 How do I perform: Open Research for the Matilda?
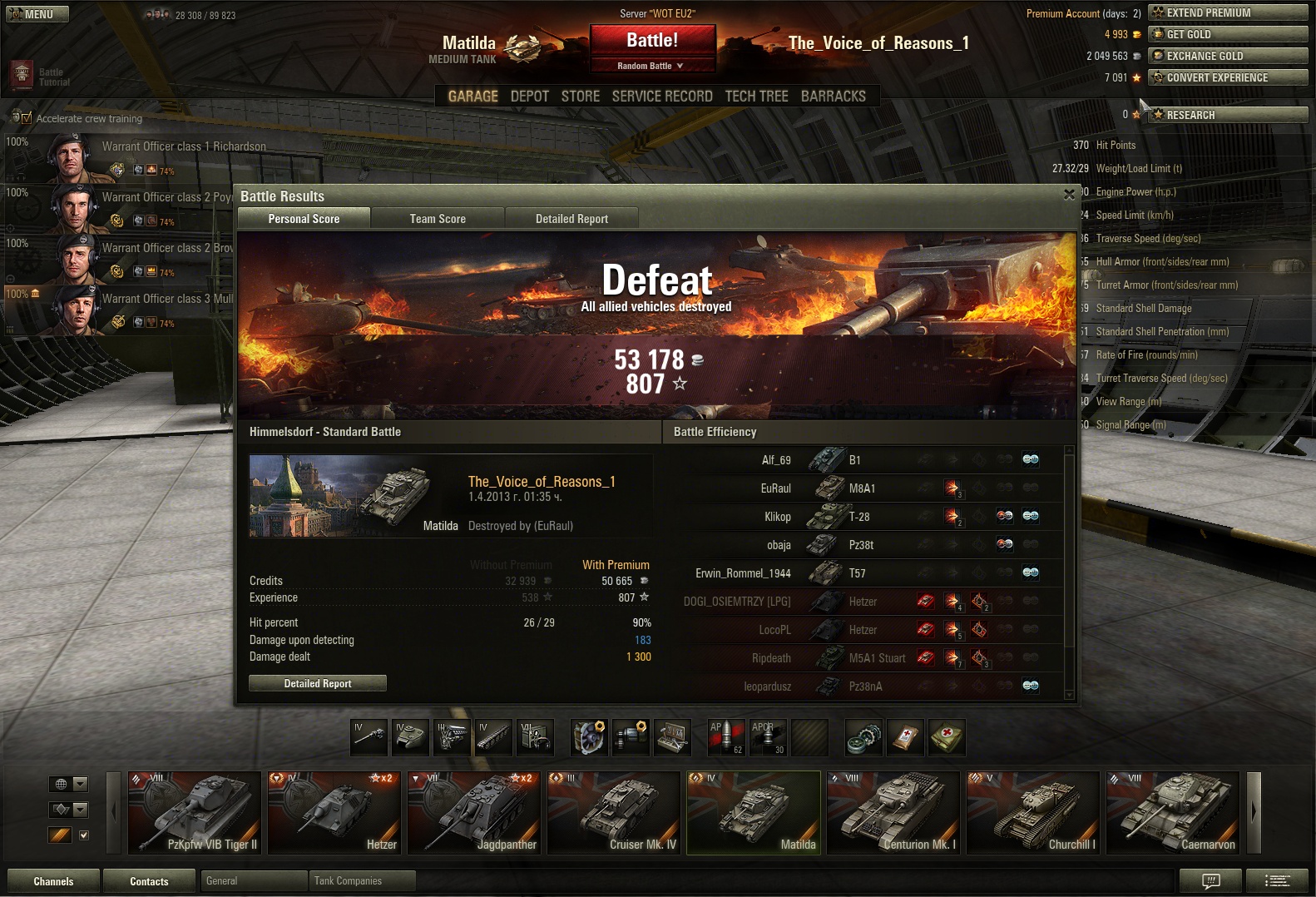point(1227,115)
